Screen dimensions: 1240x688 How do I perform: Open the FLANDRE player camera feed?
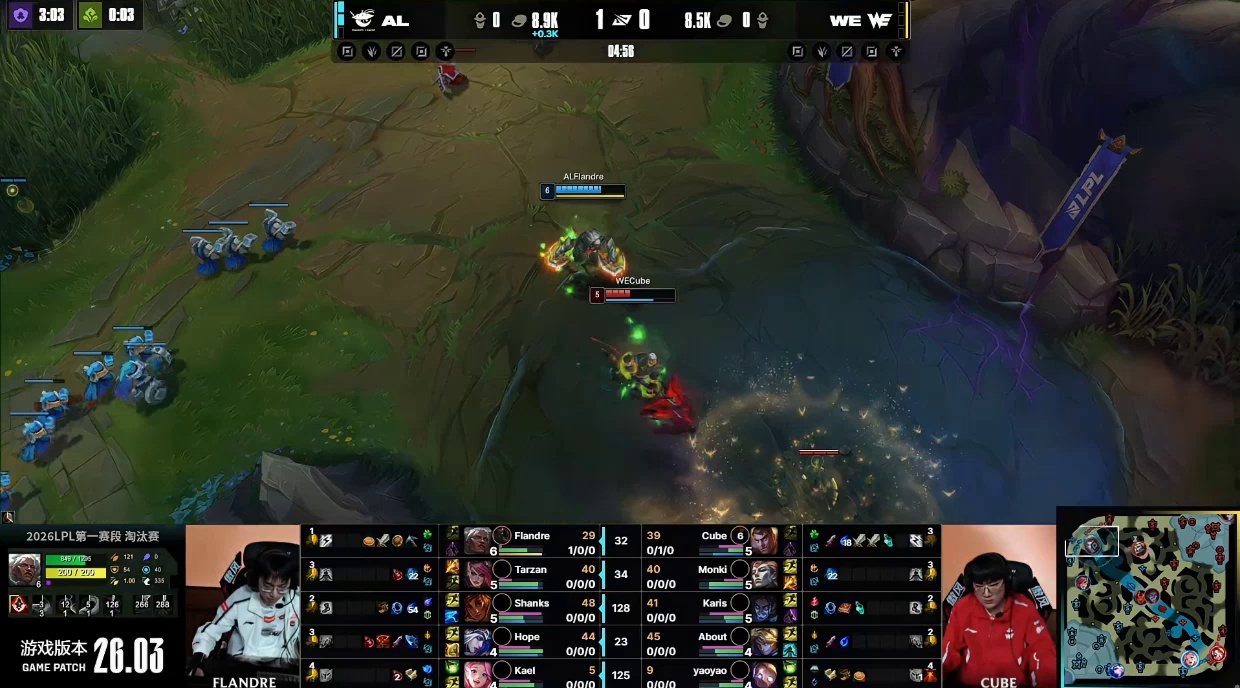(242, 605)
